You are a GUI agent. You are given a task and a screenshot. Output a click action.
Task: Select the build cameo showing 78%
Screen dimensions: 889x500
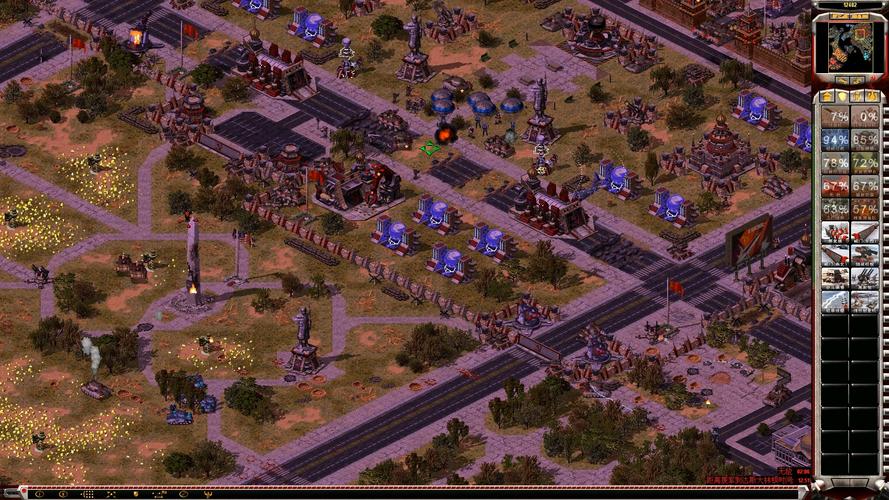(835, 162)
